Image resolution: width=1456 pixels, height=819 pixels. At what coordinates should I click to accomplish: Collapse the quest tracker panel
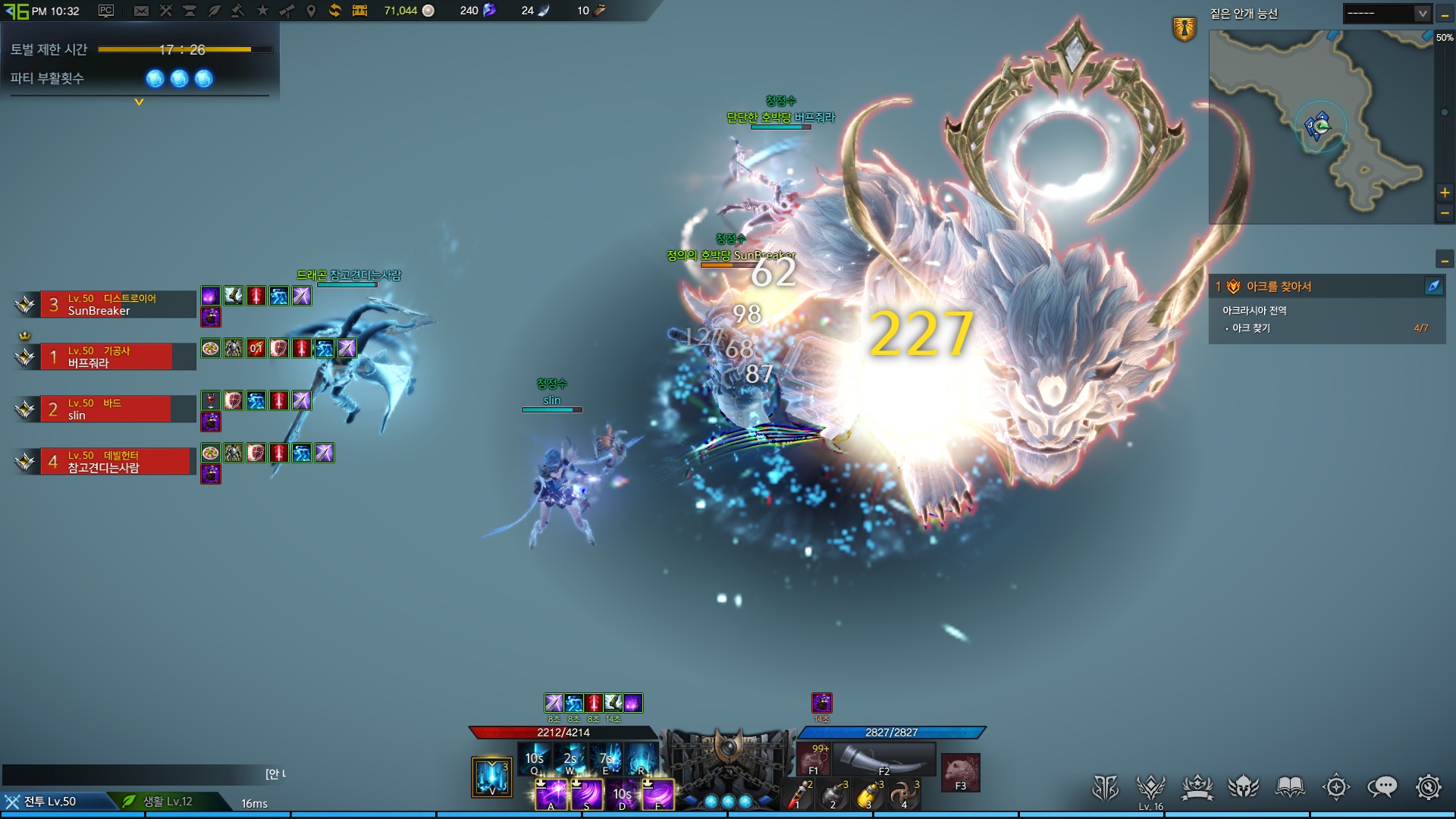tap(1445, 260)
